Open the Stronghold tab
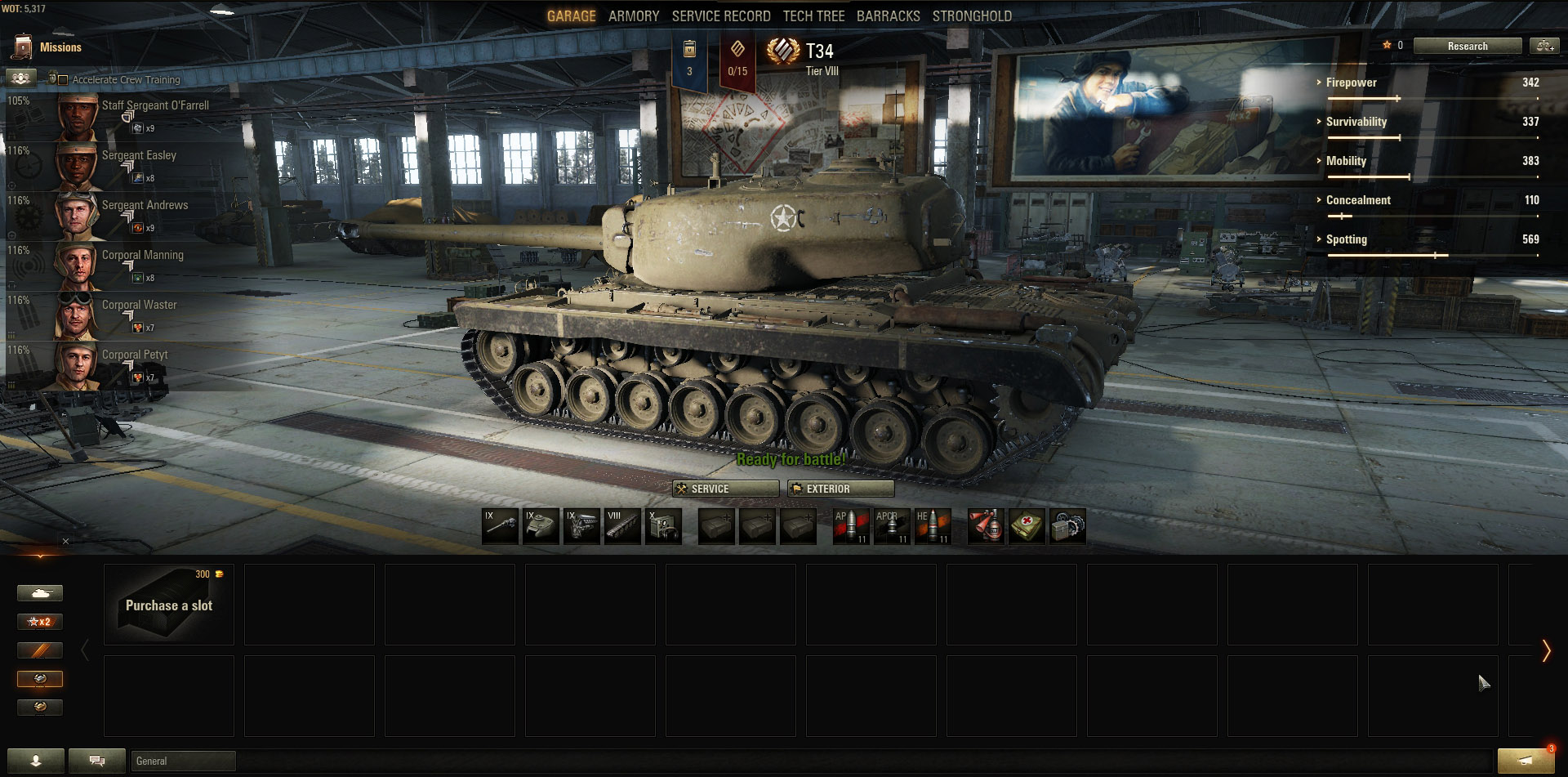This screenshot has width=1568, height=777. pyautogui.click(x=972, y=16)
